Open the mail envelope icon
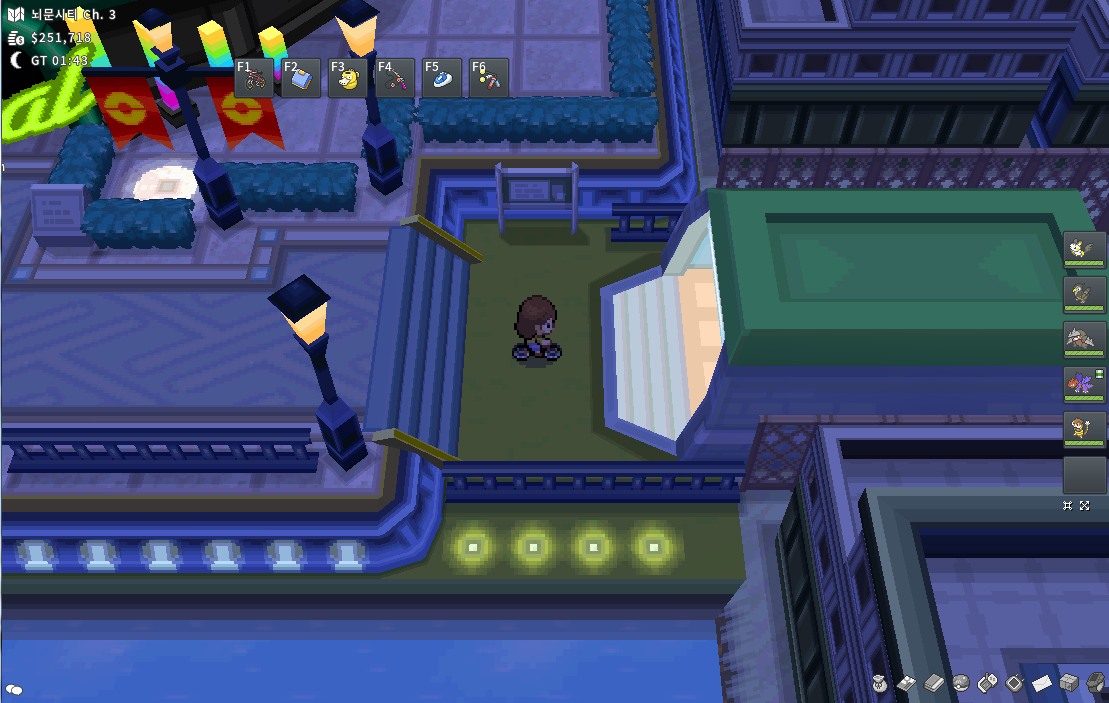Image resolution: width=1109 pixels, height=703 pixels. 1042,683
